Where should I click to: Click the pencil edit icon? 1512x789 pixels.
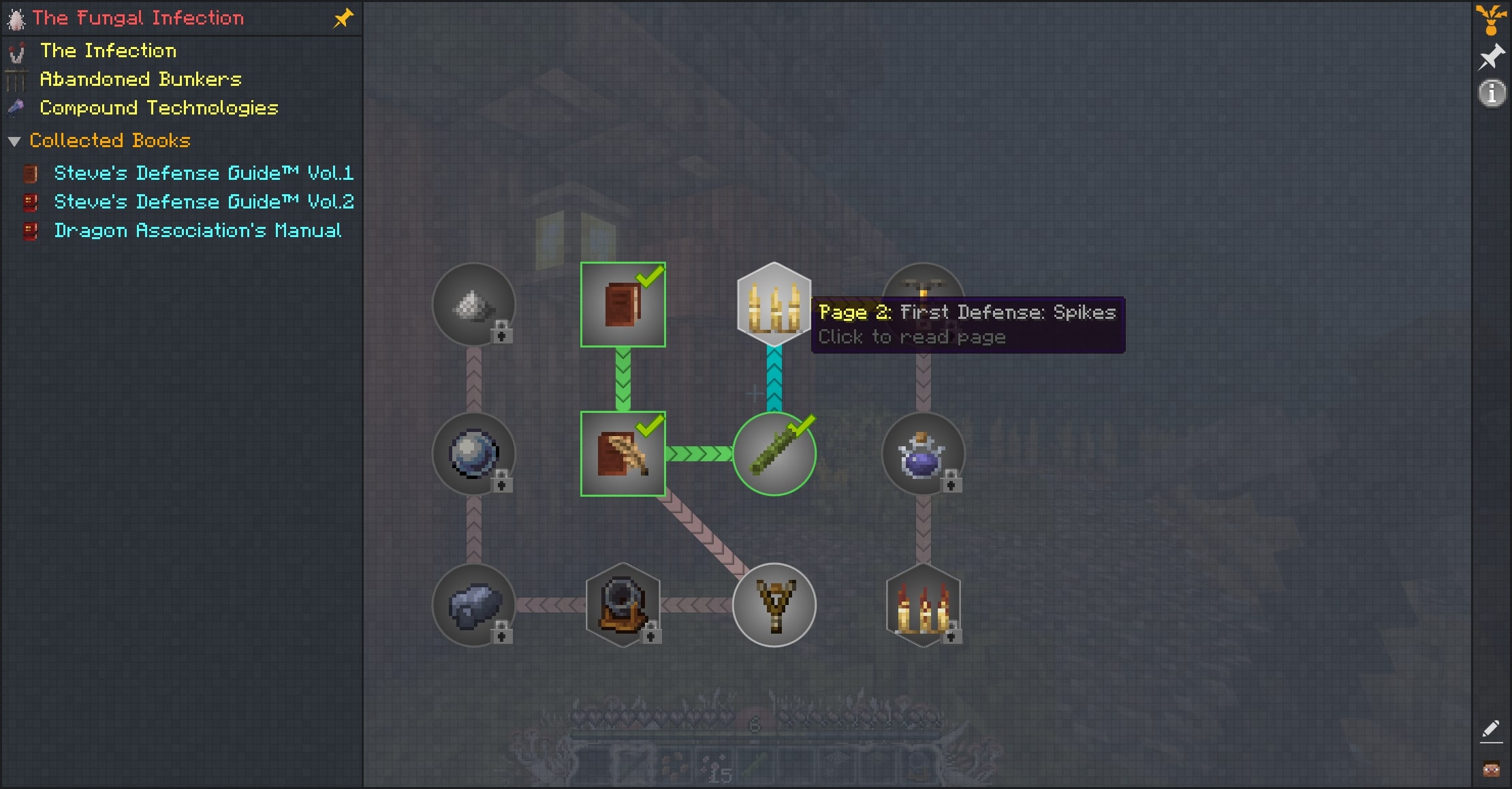pos(1490,730)
